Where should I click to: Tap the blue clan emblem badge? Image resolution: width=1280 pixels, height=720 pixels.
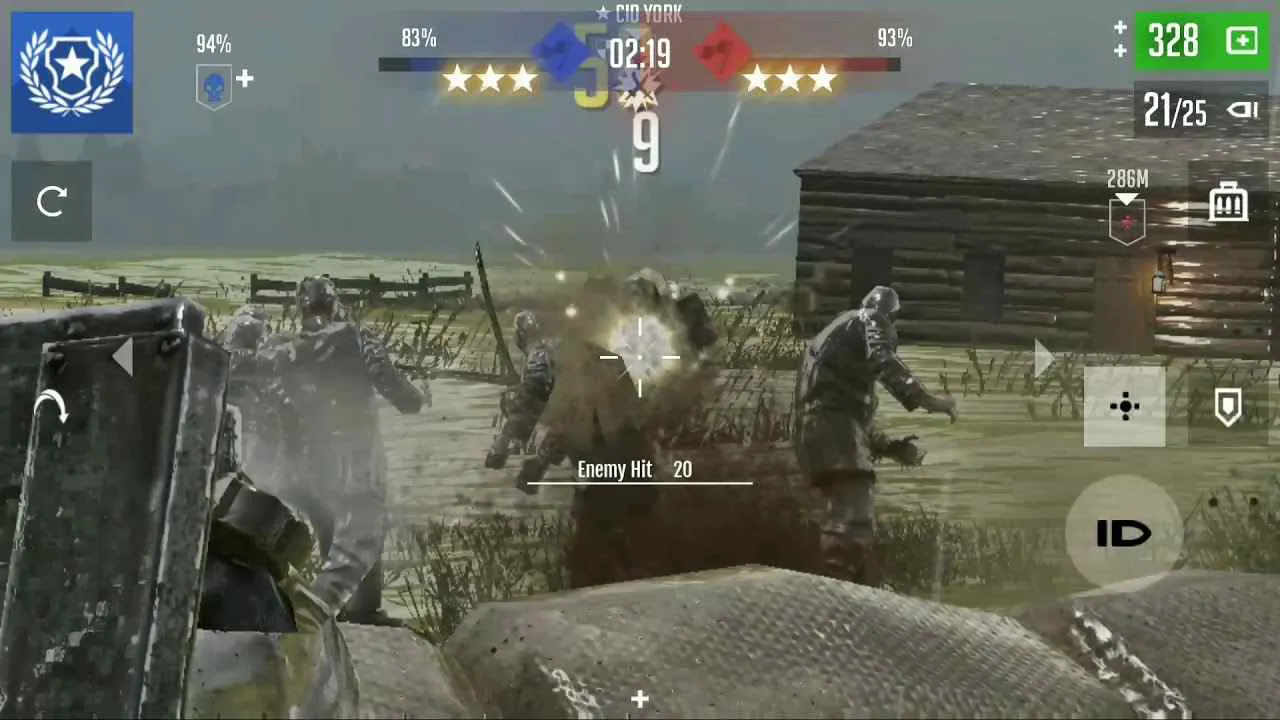[x=71, y=71]
